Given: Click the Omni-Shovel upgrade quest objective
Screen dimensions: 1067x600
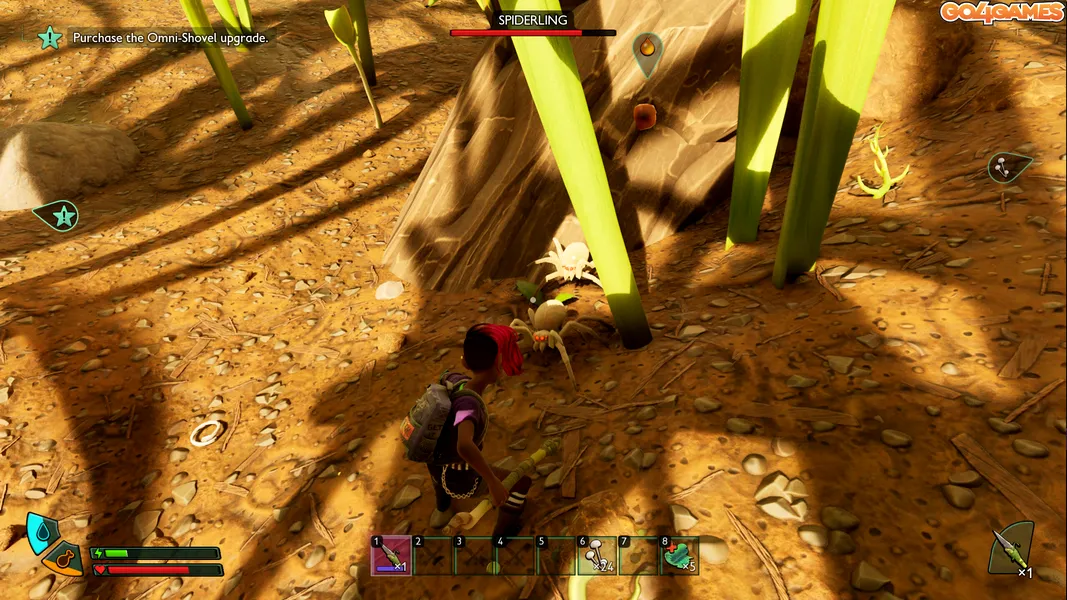Looking at the screenshot, I should [170, 38].
